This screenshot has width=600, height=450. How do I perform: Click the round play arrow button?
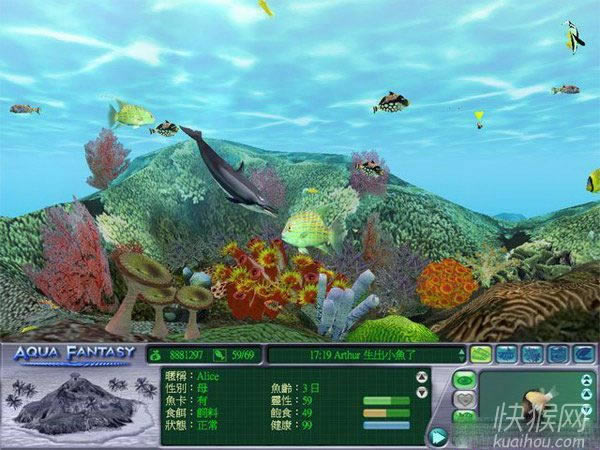tap(438, 435)
